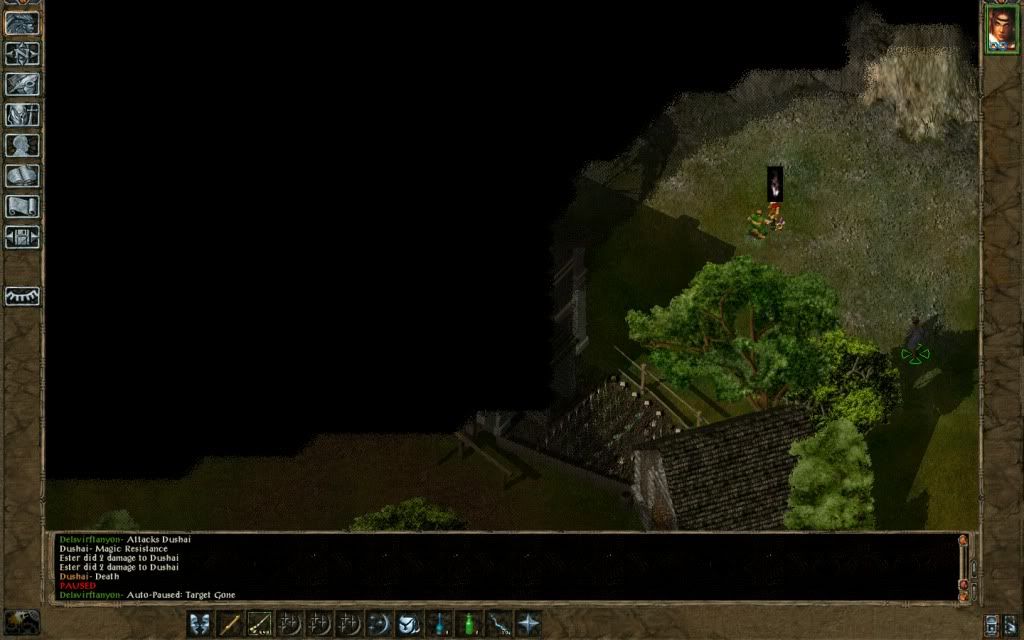This screenshot has width=1024, height=640.
Task: Open the journal quill button
Action: point(22,85)
